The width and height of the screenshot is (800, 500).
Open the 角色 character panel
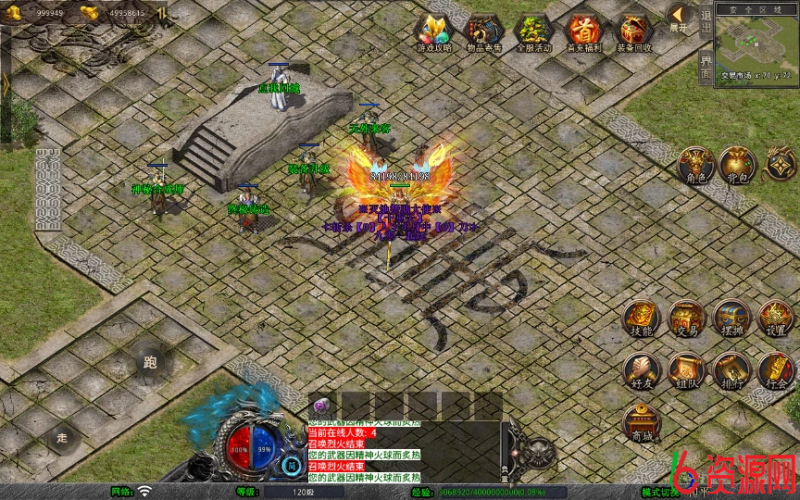[x=696, y=165]
